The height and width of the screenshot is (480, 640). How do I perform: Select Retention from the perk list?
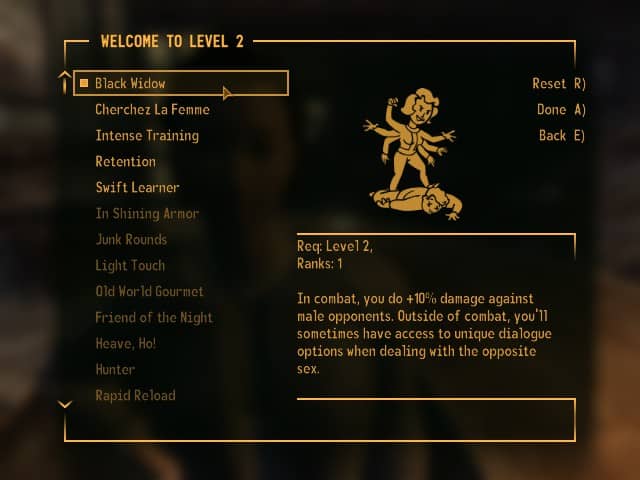point(125,161)
